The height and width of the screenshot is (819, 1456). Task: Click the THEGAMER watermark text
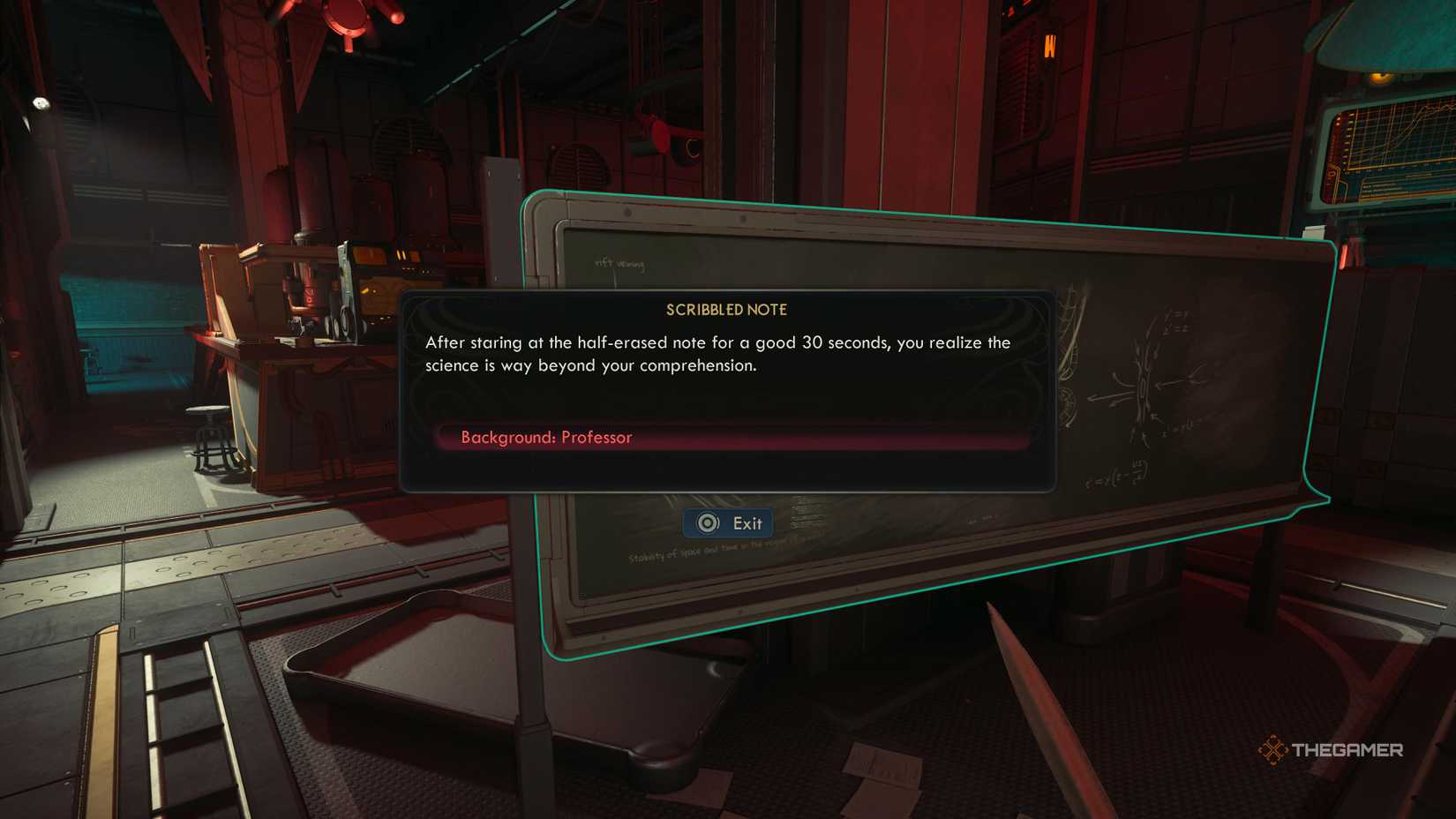click(1348, 749)
